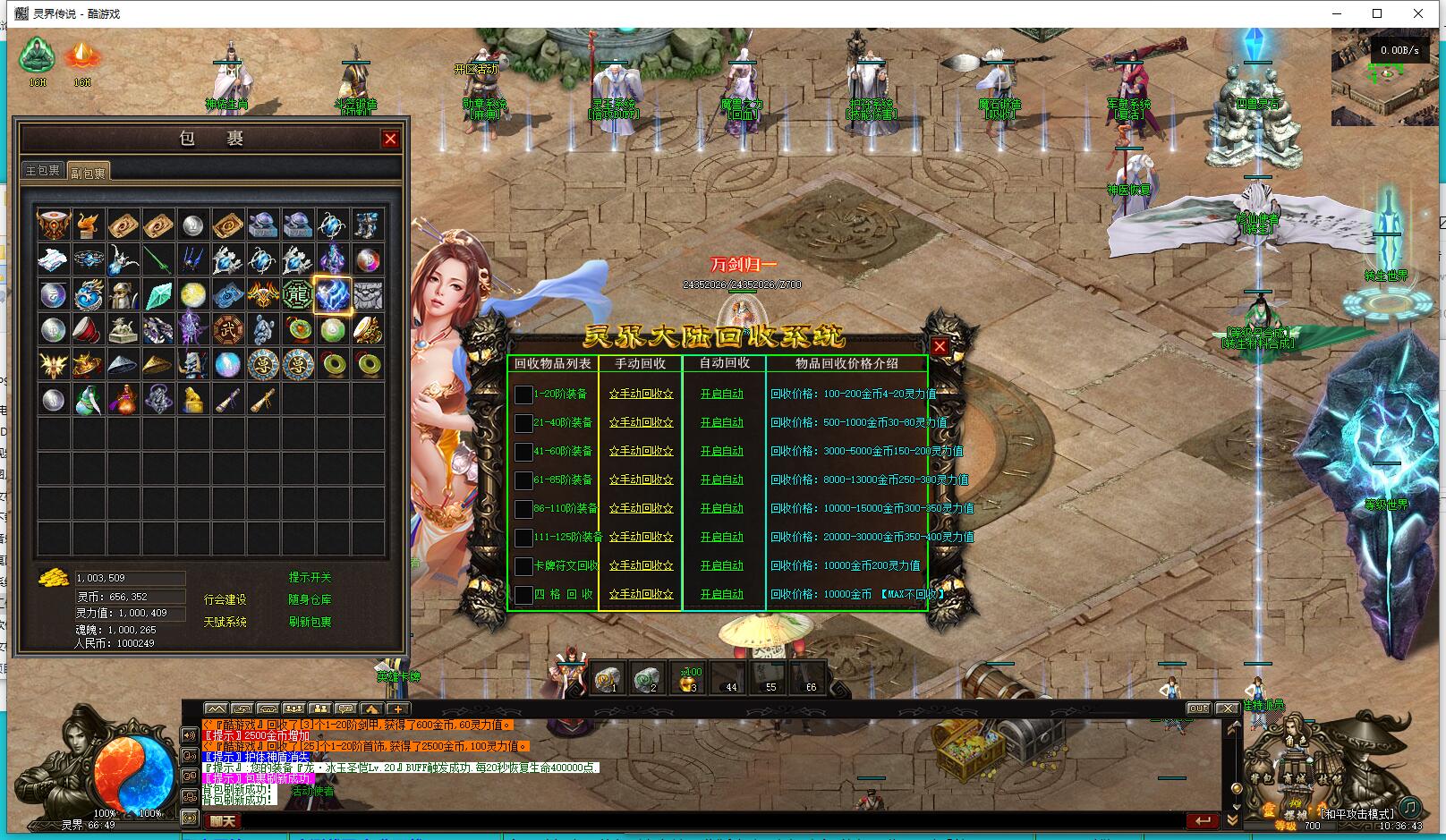This screenshot has width=1446, height=840.
Task: Open 行会建设 guild building link
Action: pos(225,599)
